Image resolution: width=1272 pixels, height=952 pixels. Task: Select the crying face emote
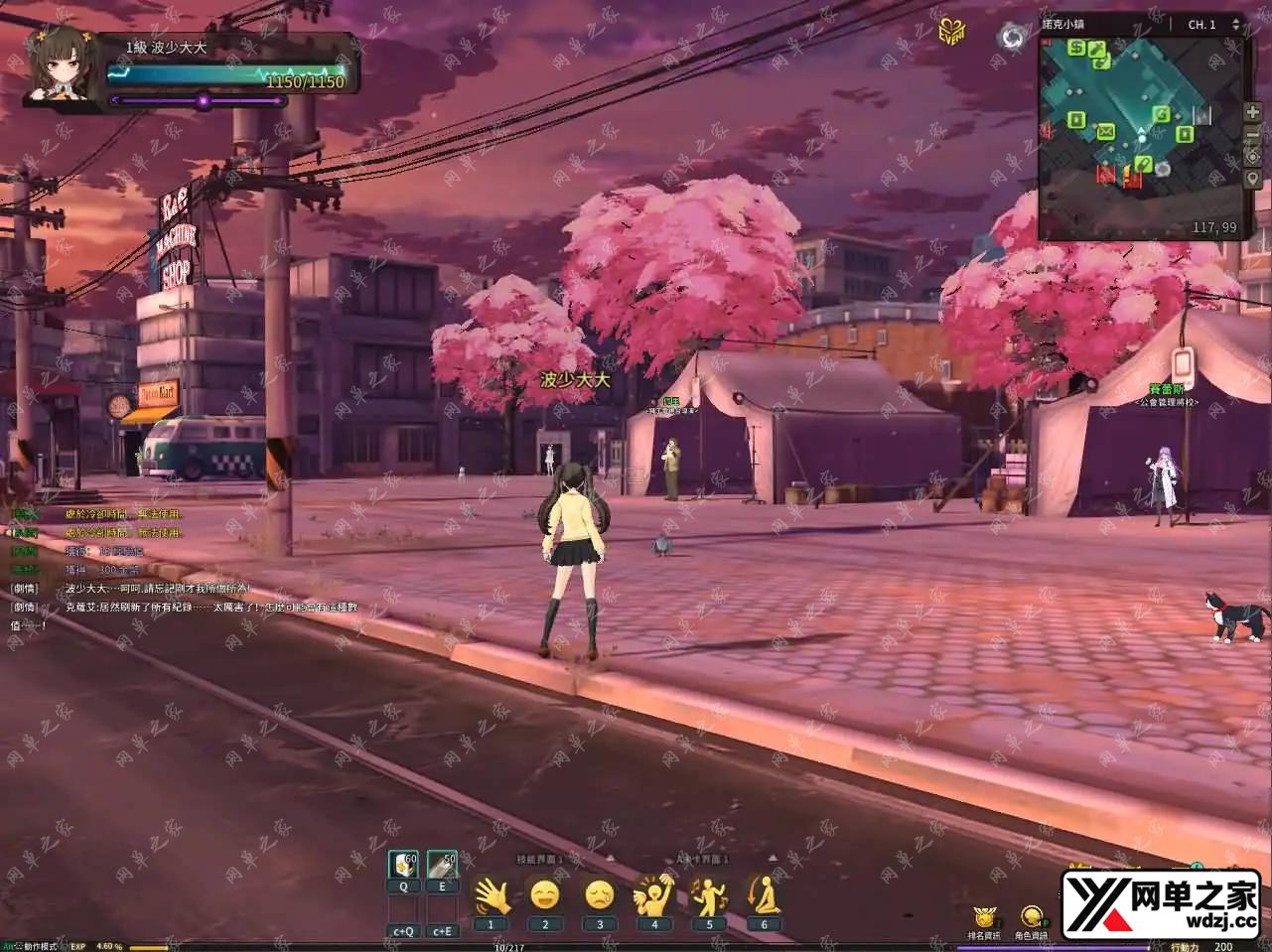(x=599, y=896)
